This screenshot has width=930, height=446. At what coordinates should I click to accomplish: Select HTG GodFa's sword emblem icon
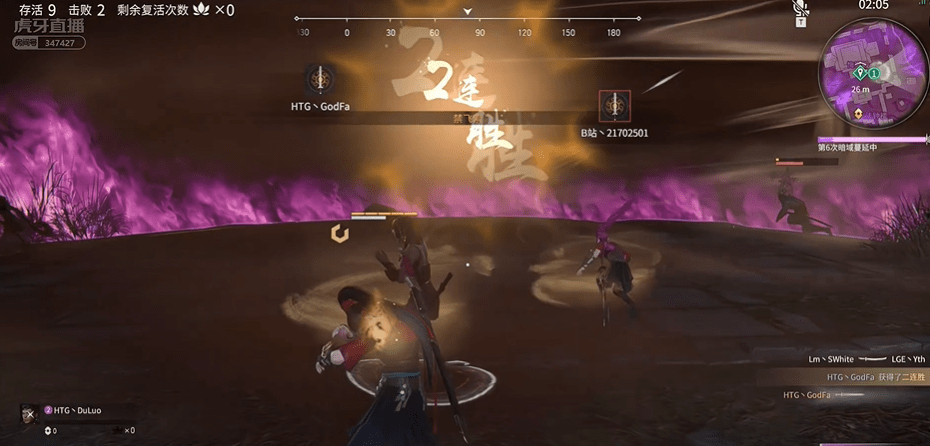tap(320, 79)
